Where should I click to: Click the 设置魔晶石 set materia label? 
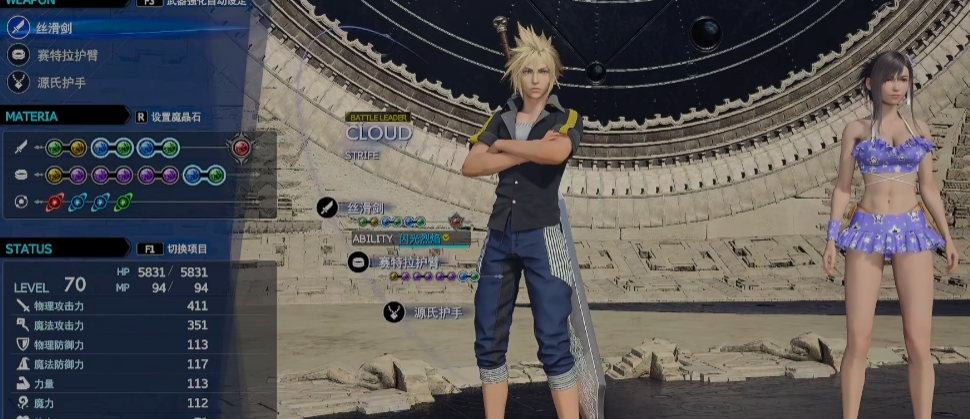click(x=175, y=117)
